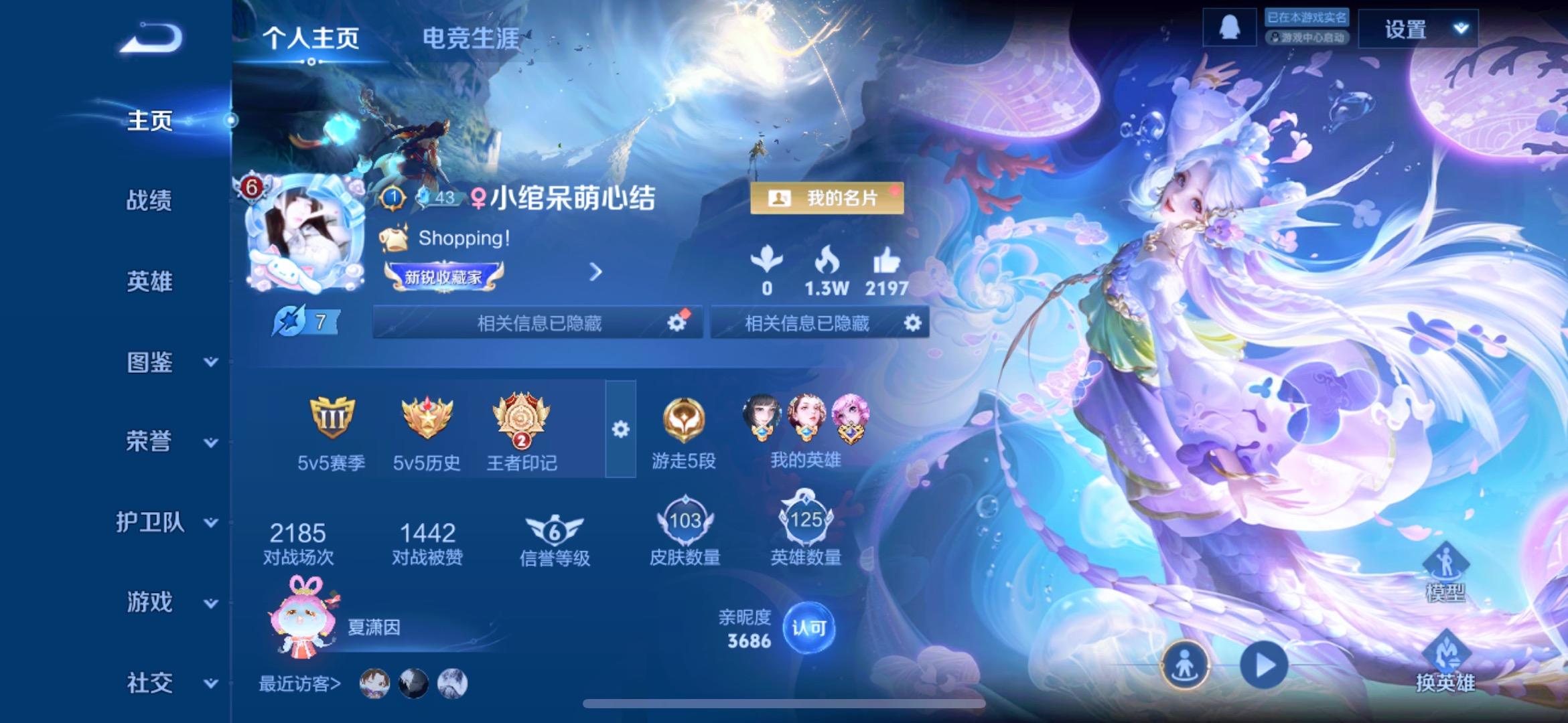Toggle gear on second hidden info panel
This screenshot has height=723, width=1568.
coord(911,322)
